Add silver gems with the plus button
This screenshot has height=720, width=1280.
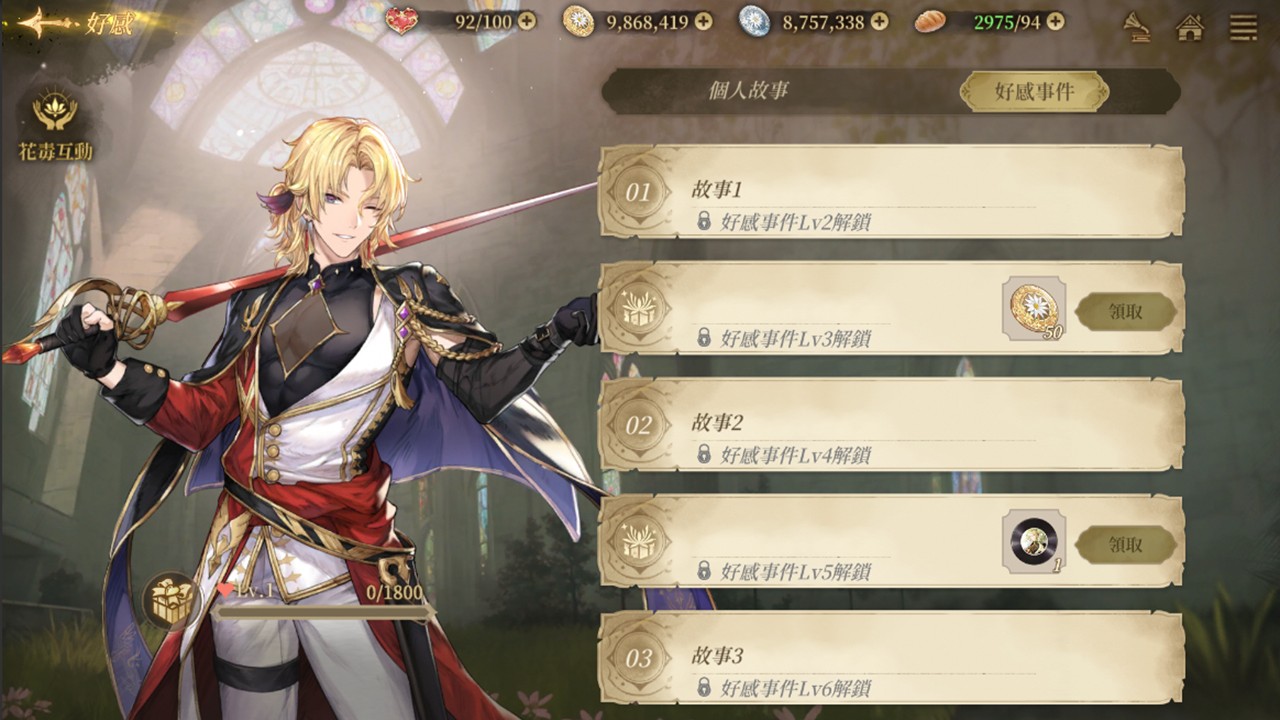(x=879, y=21)
